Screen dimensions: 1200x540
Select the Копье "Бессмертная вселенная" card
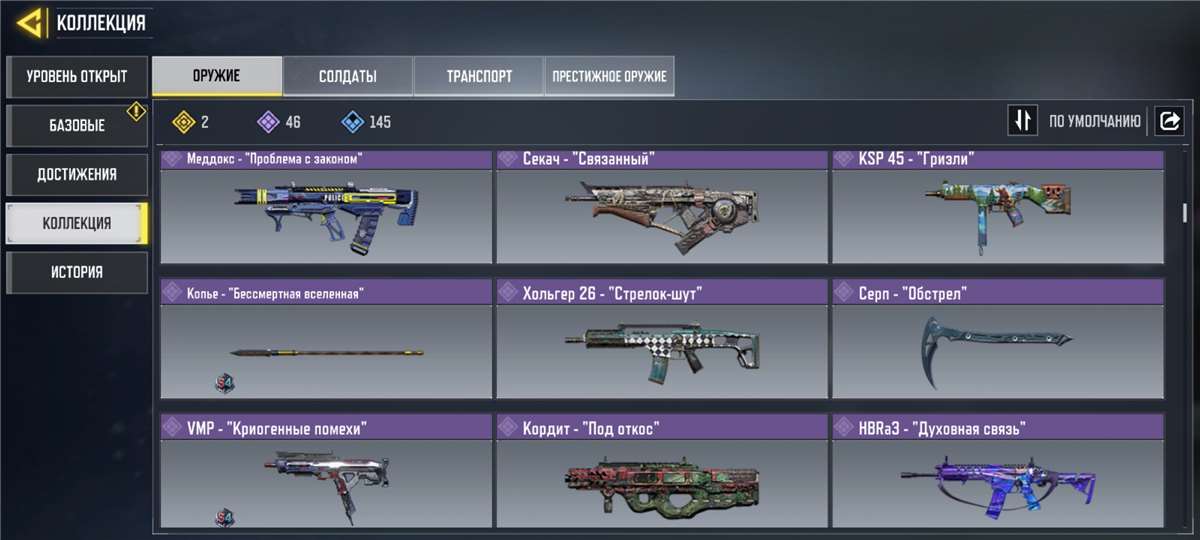coord(326,340)
